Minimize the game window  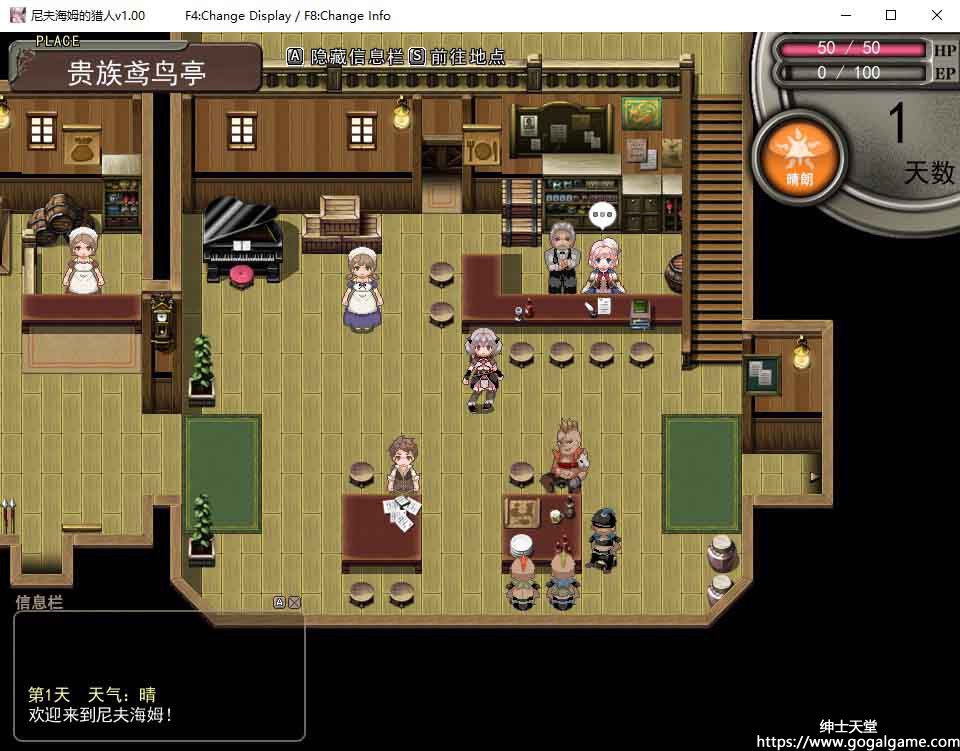845,15
